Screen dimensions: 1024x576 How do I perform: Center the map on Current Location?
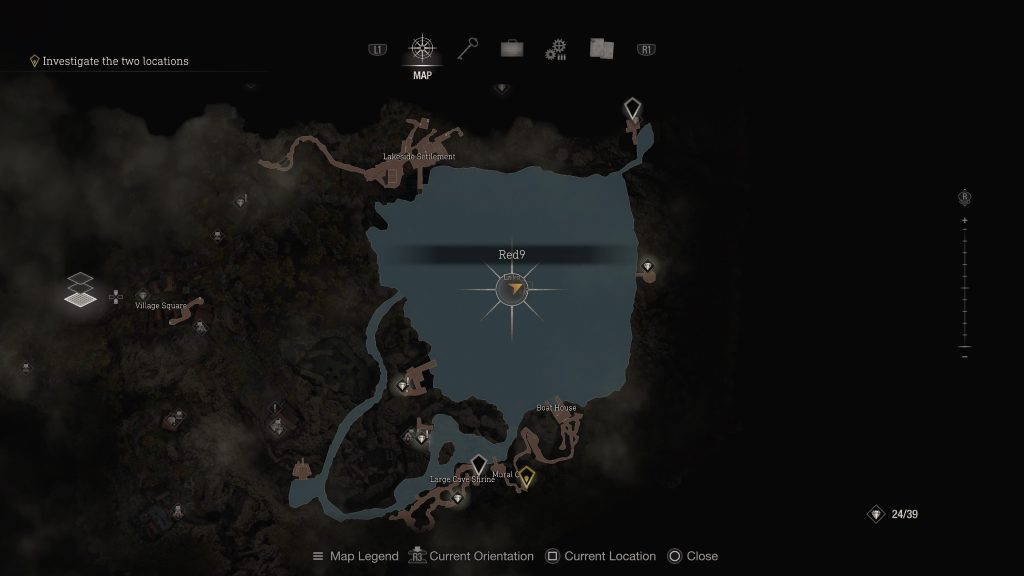tap(602, 556)
